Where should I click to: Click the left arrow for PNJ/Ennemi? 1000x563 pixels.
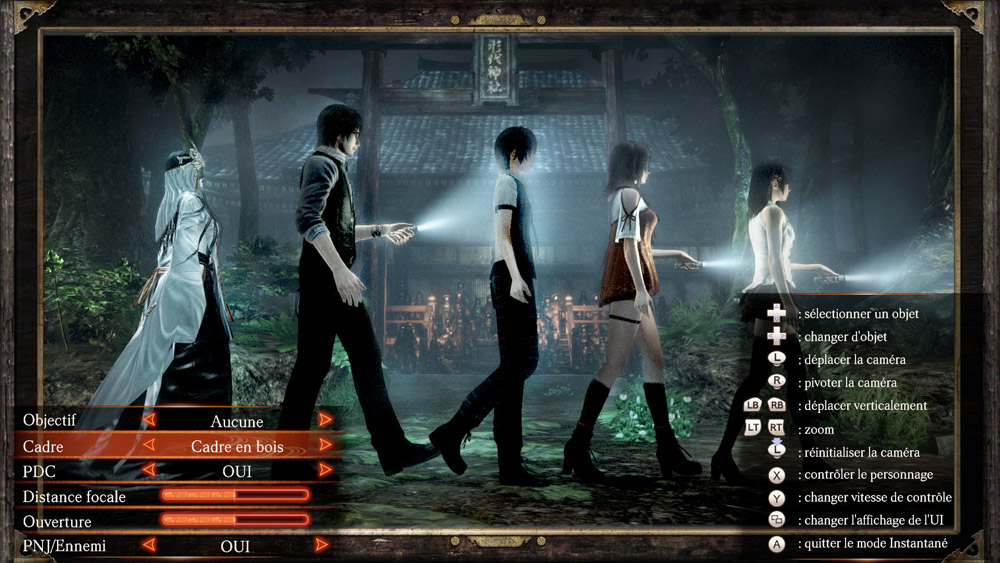click(149, 546)
